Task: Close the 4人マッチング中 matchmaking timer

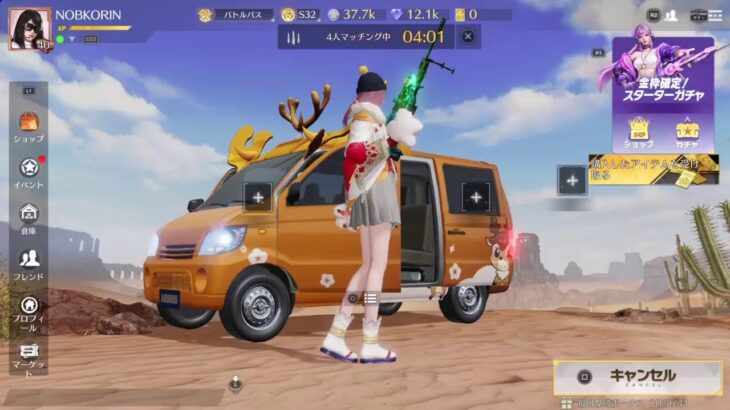Action: [x=467, y=37]
